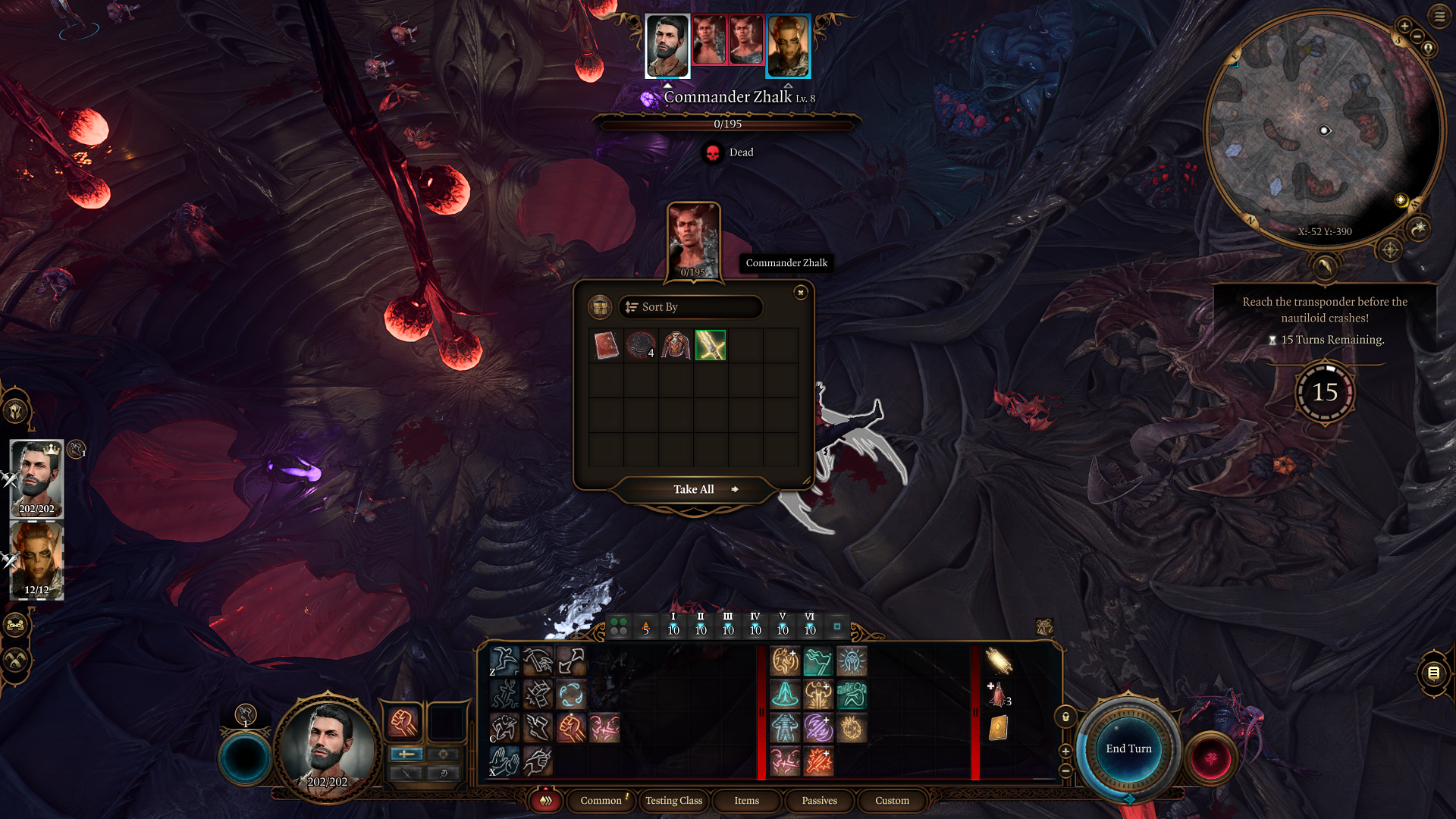
Task: Switch to the Common hotbar tab
Action: (601, 801)
